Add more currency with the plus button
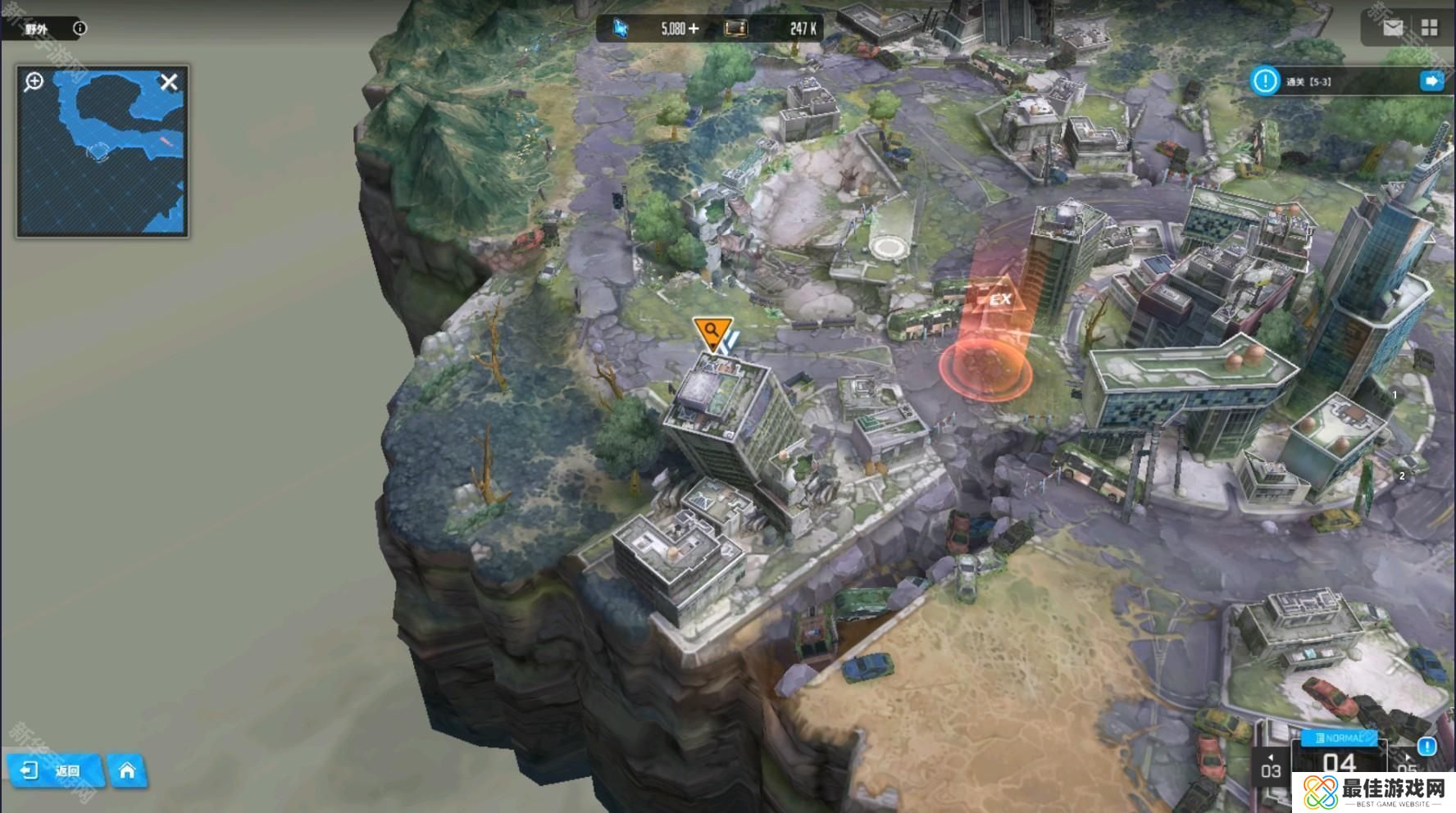1456x813 pixels. pyautogui.click(x=694, y=29)
